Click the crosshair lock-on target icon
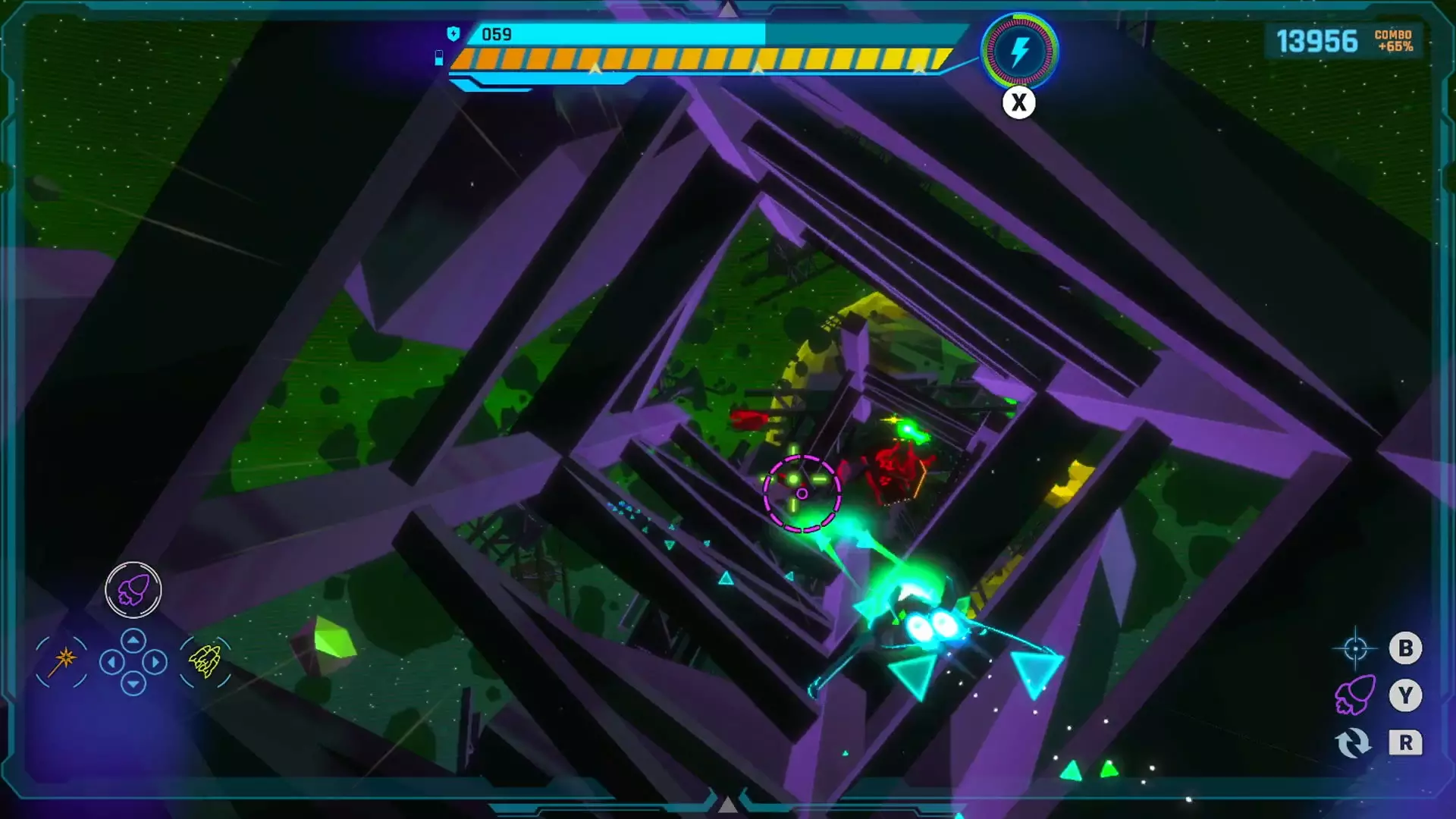 point(1355,648)
